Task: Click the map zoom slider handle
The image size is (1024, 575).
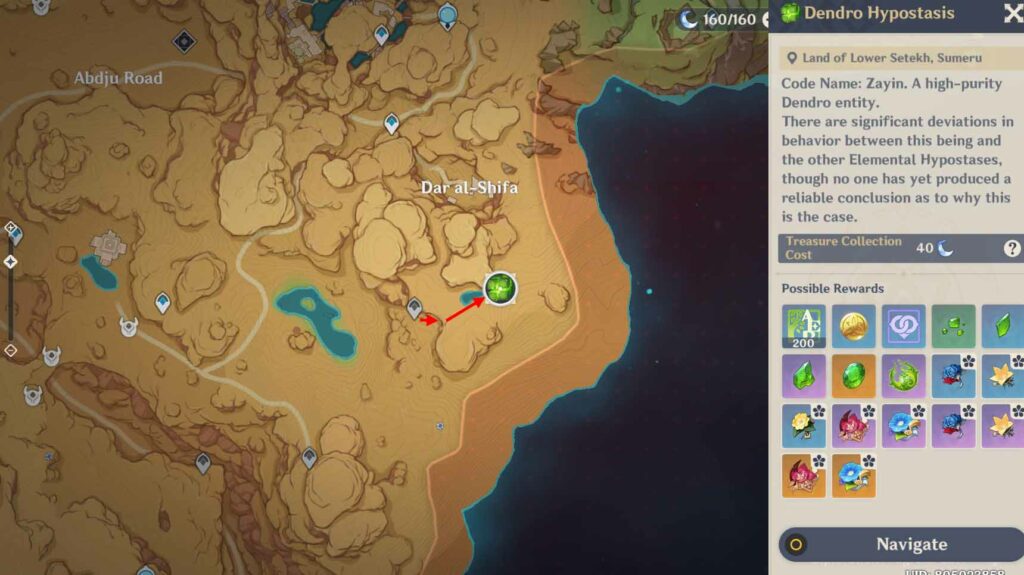Action: (10, 262)
